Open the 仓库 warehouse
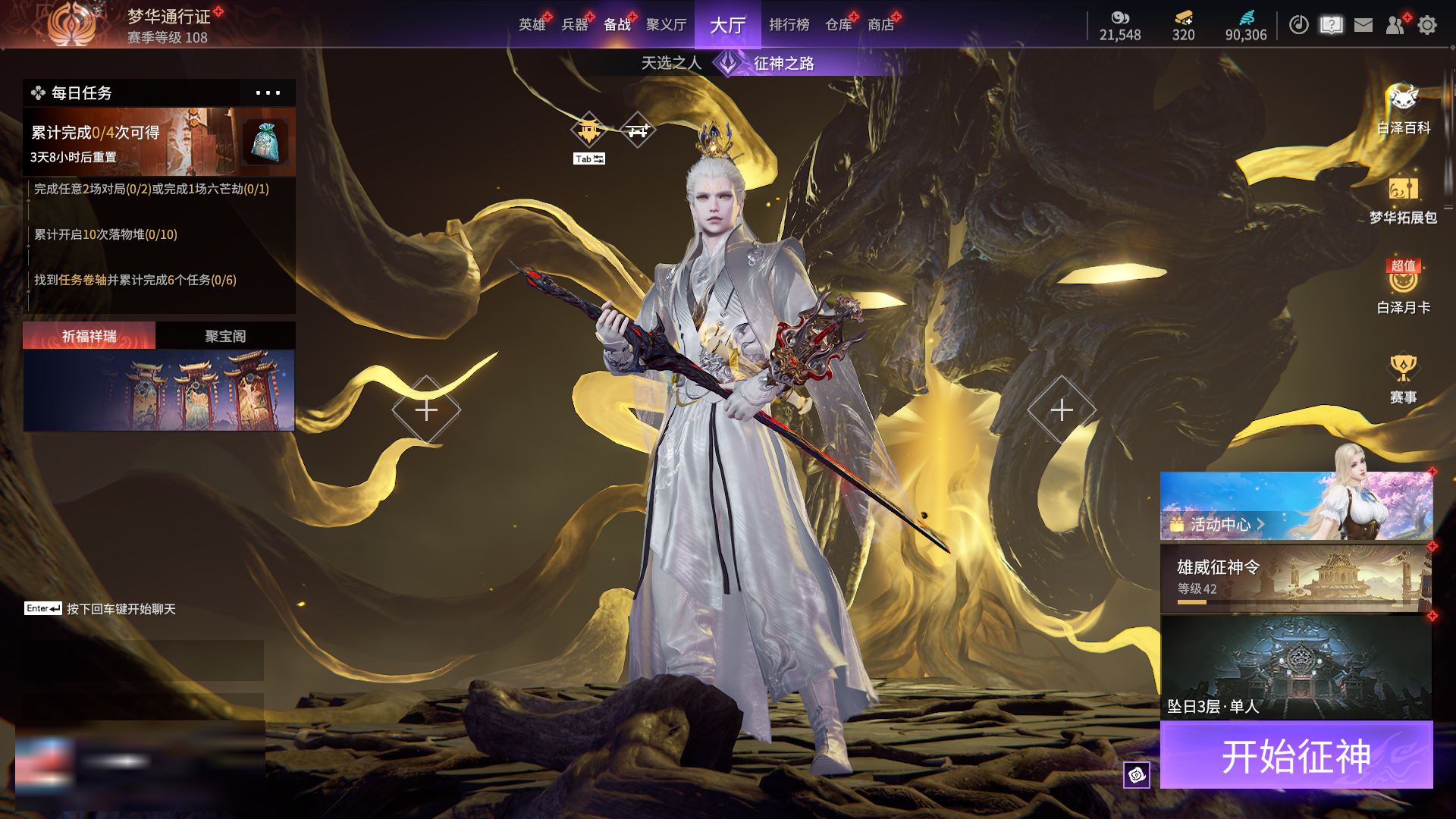Image resolution: width=1456 pixels, height=819 pixels. point(839,25)
